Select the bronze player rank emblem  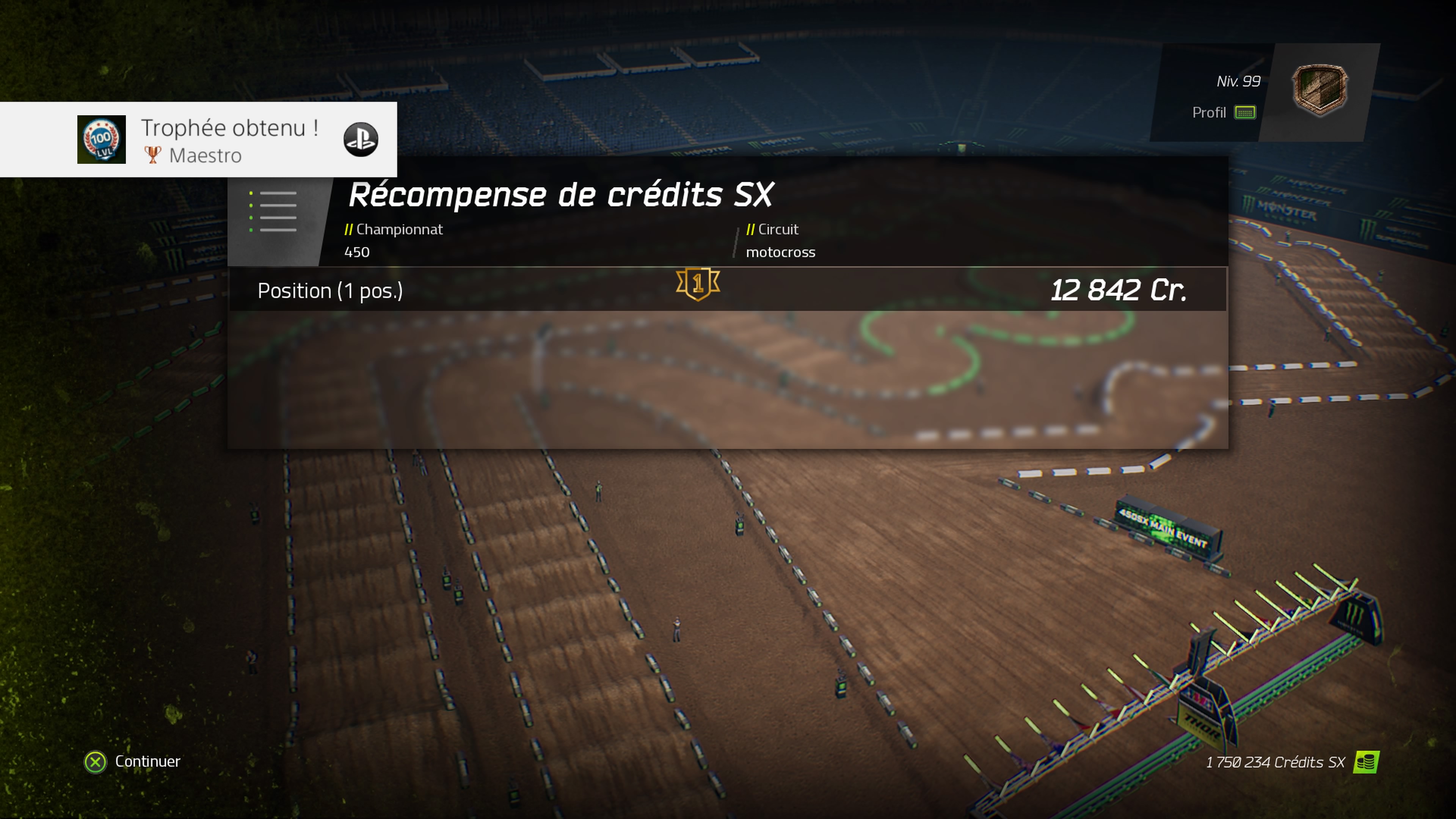point(1320,91)
